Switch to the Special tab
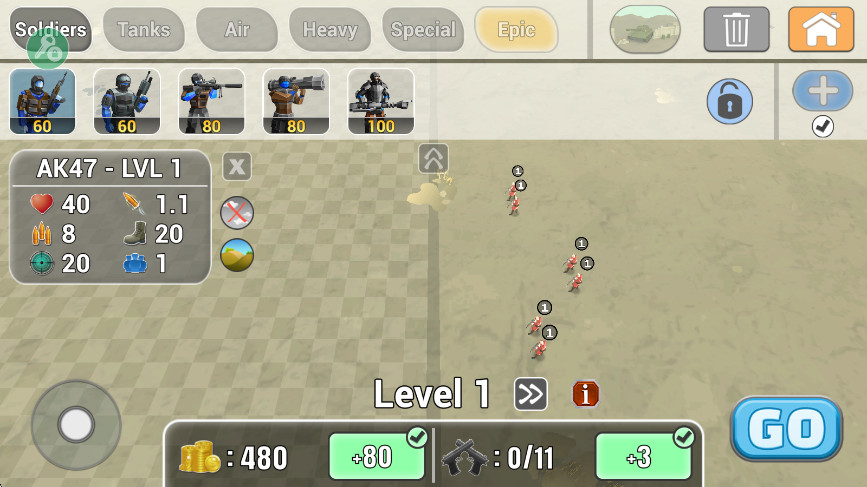The image size is (867, 487). pos(423,30)
